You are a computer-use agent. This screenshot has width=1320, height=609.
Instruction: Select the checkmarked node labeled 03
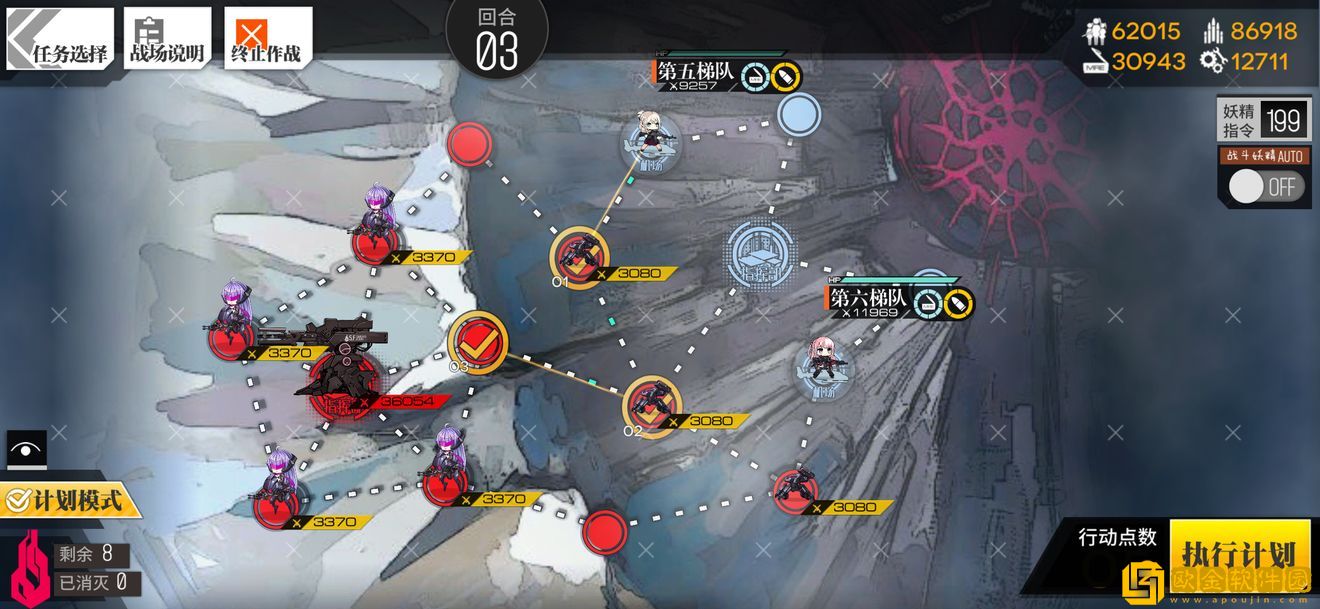click(477, 341)
